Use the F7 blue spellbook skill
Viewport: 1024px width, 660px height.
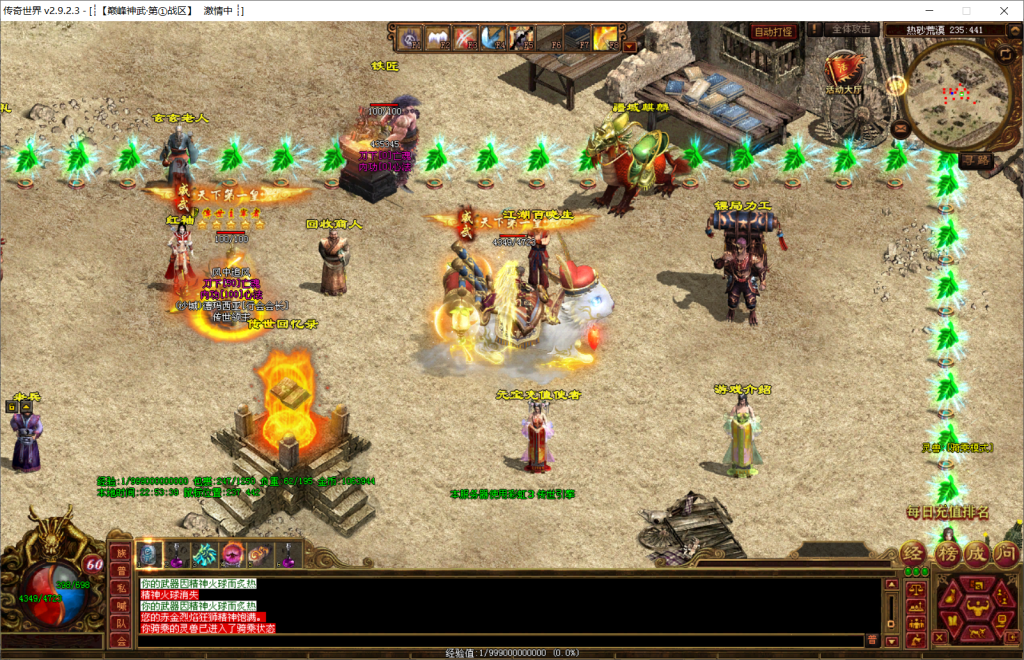[x=578, y=38]
